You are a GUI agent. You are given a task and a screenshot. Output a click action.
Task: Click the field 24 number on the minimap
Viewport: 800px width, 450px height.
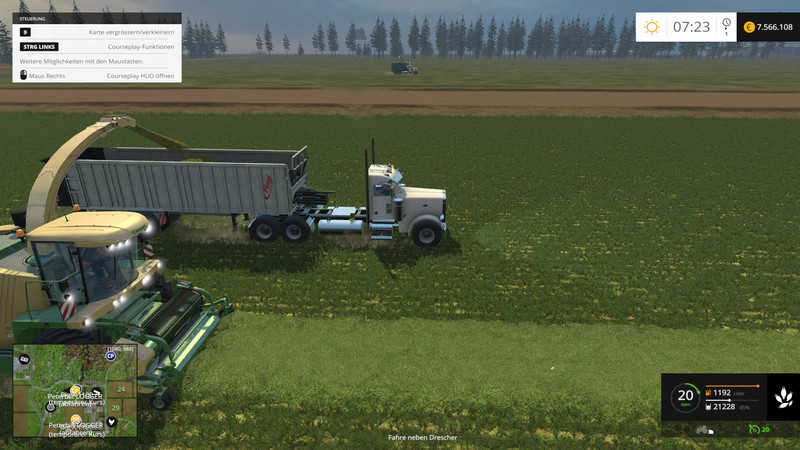point(121,388)
